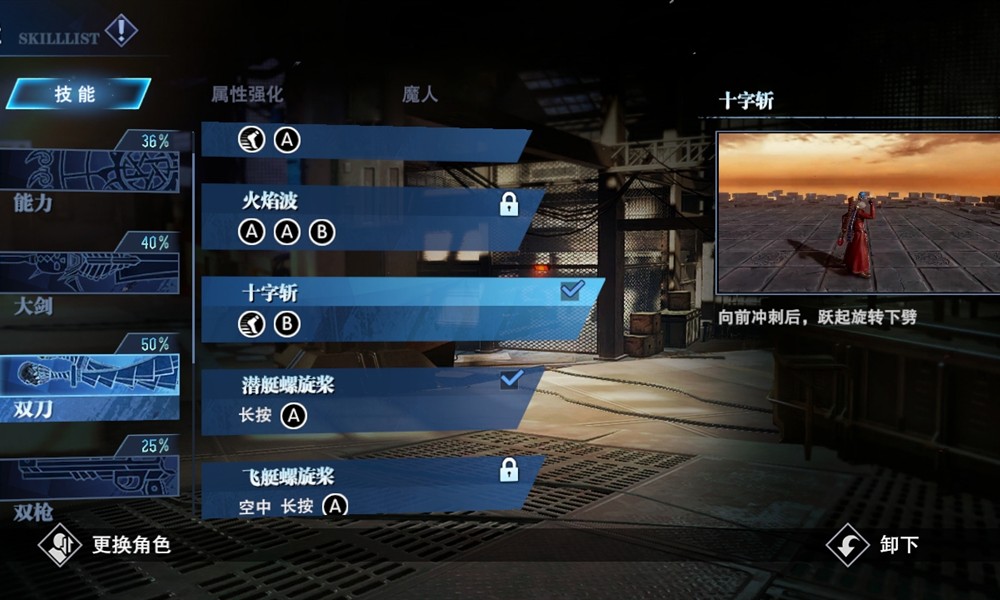This screenshot has height=600, width=1000.
Task: Open the 属性强化 tab
Action: 247,95
